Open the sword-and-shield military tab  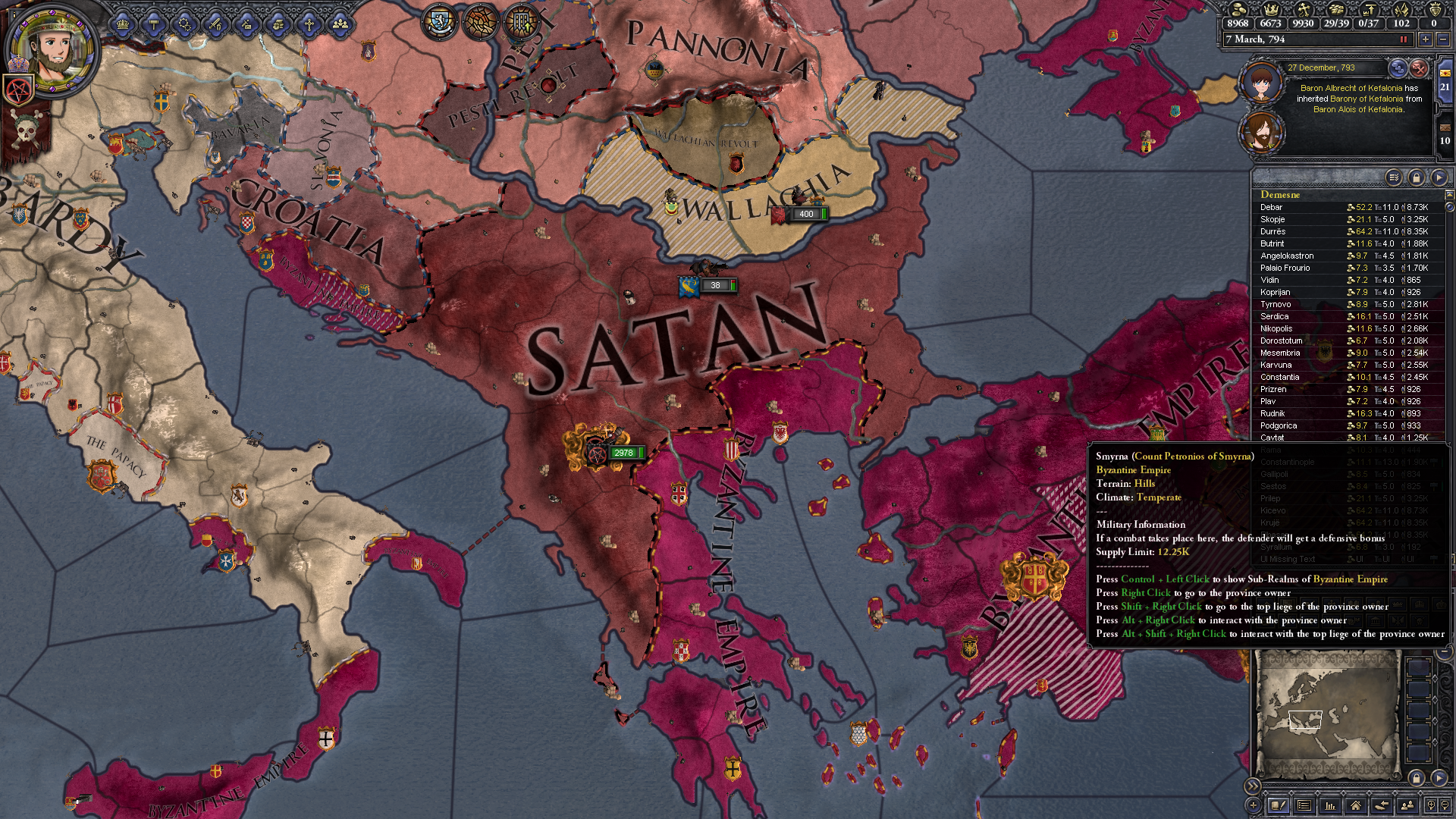pos(215,24)
